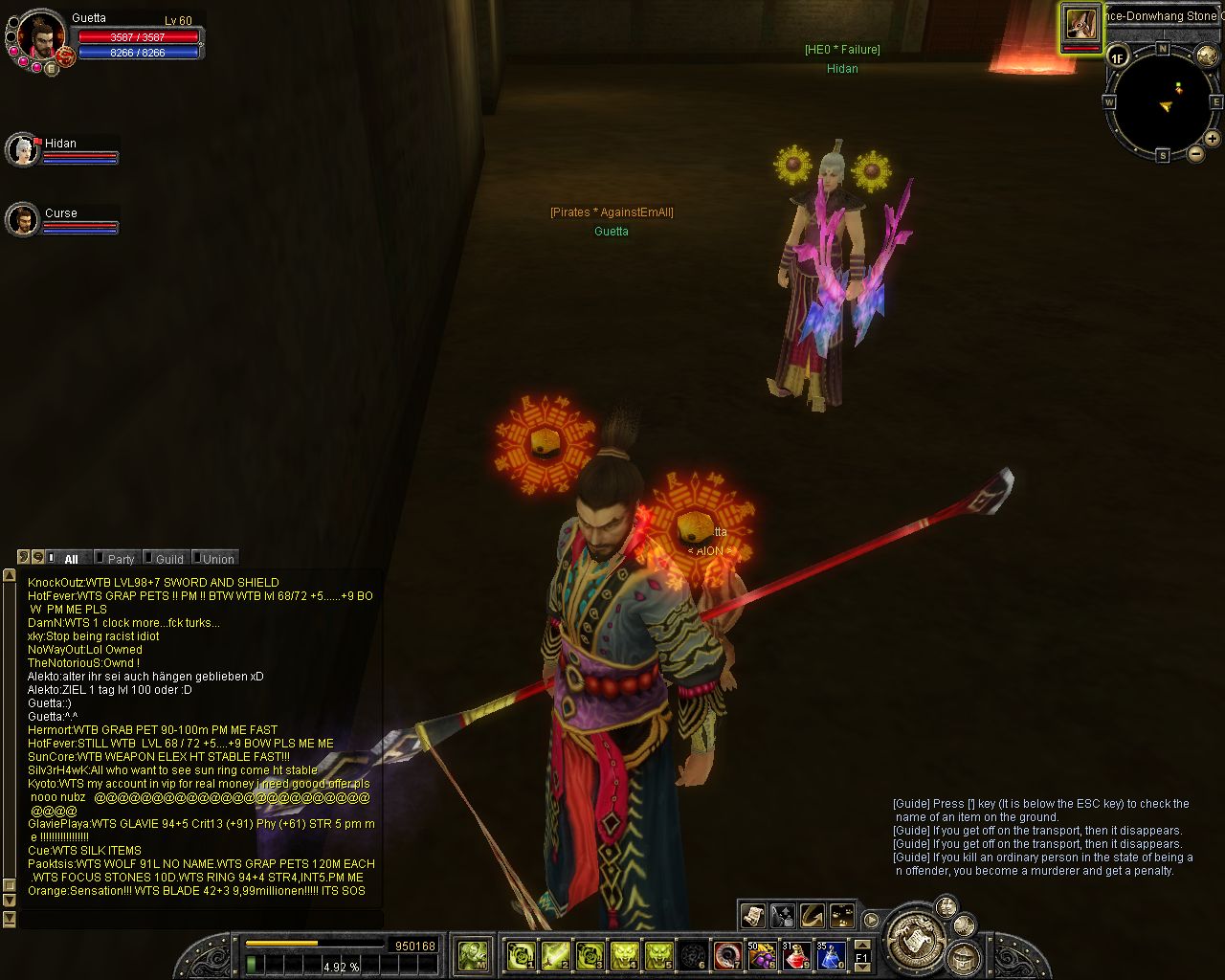Click Guetta's own character portrait
The image size is (1225, 980).
pos(40,38)
